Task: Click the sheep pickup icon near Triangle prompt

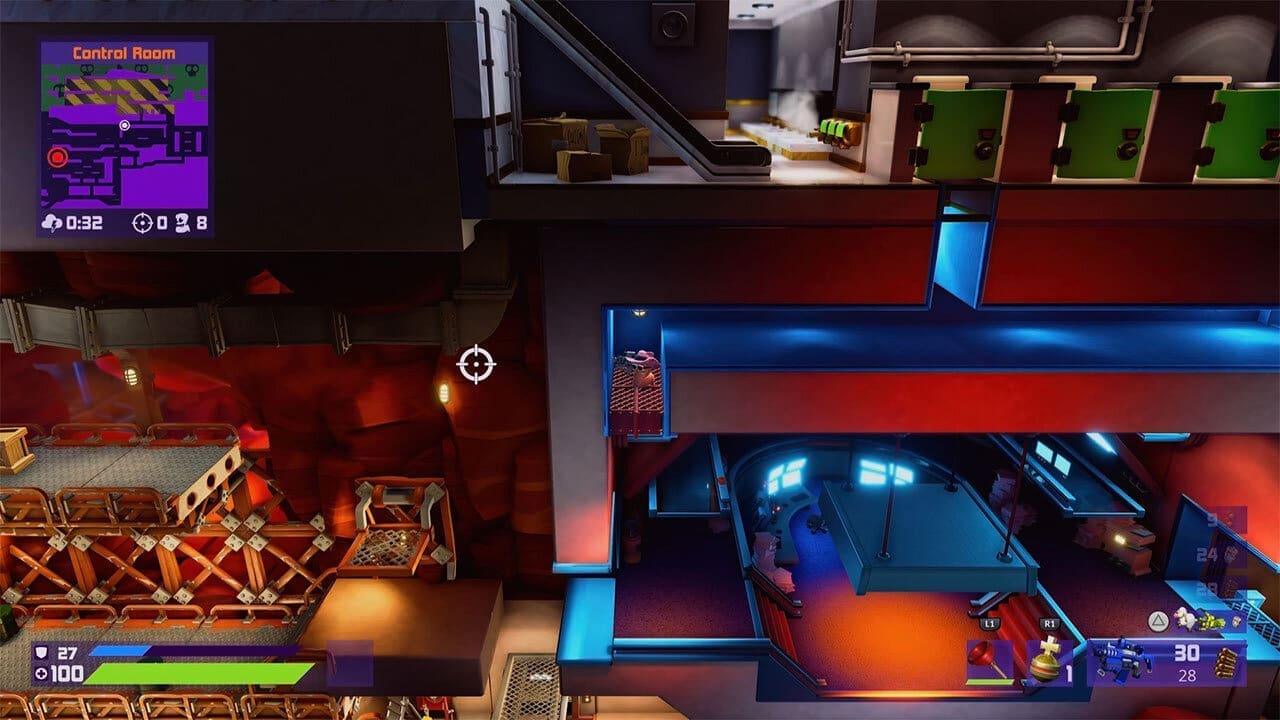Action: pyautogui.click(x=1184, y=620)
